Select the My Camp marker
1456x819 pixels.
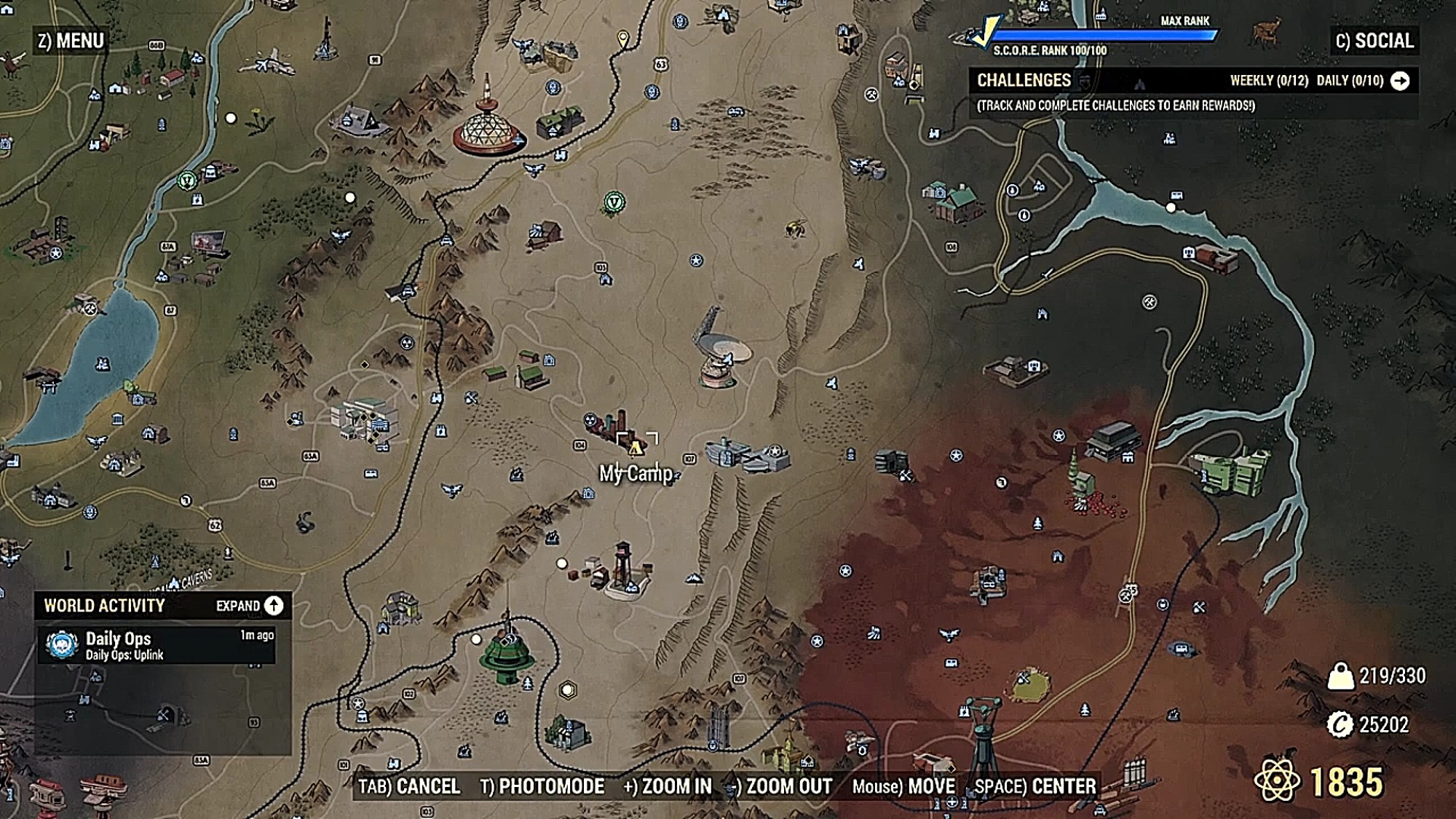(x=636, y=446)
